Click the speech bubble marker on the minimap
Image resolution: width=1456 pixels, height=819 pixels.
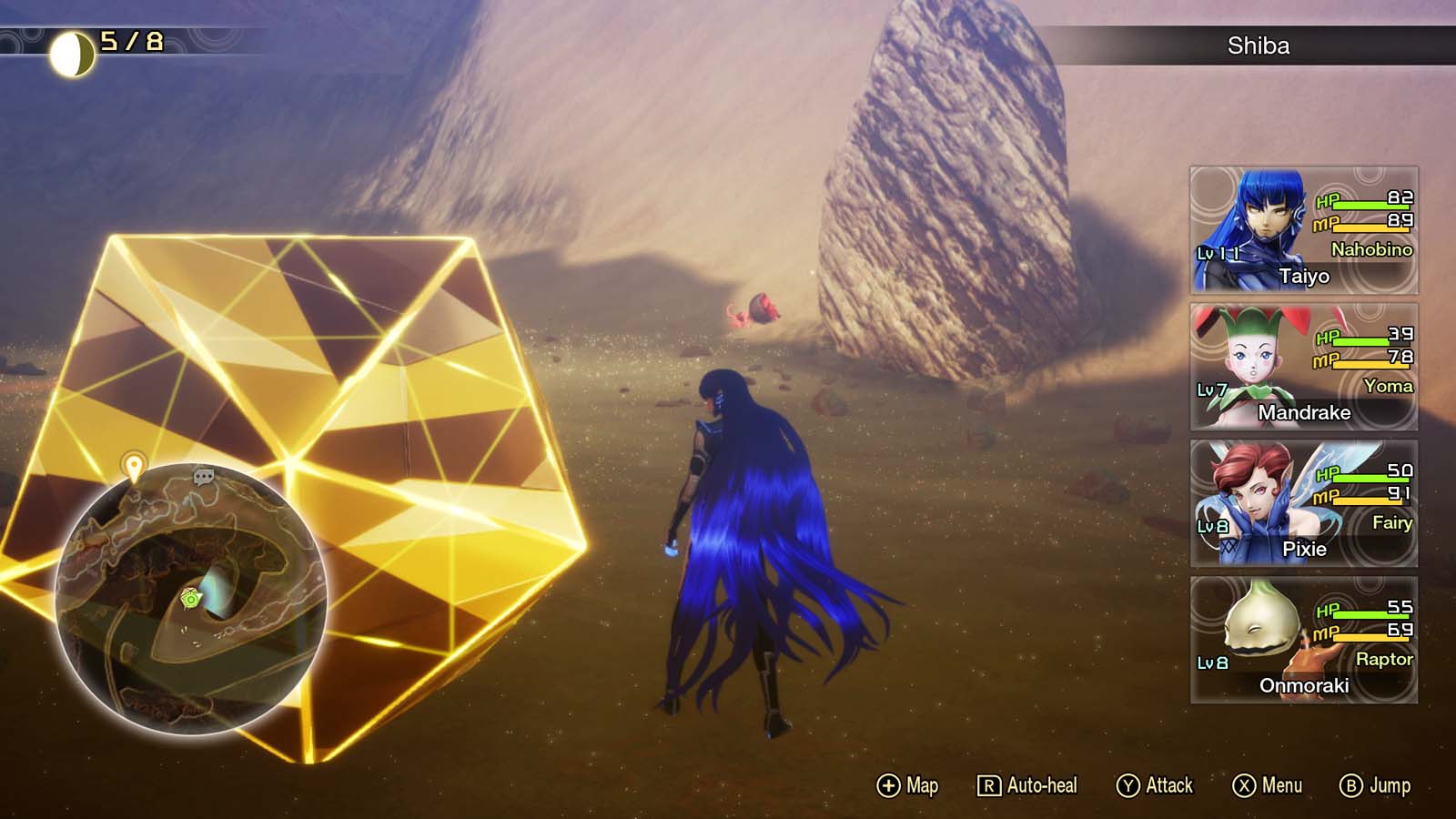point(204,477)
